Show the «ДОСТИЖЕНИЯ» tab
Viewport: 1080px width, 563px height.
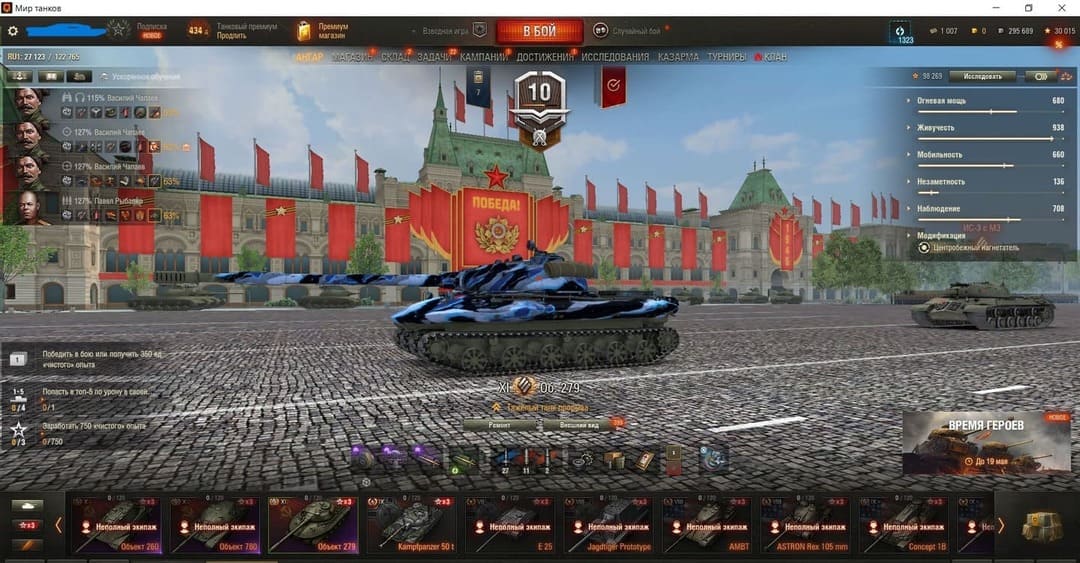[x=545, y=57]
